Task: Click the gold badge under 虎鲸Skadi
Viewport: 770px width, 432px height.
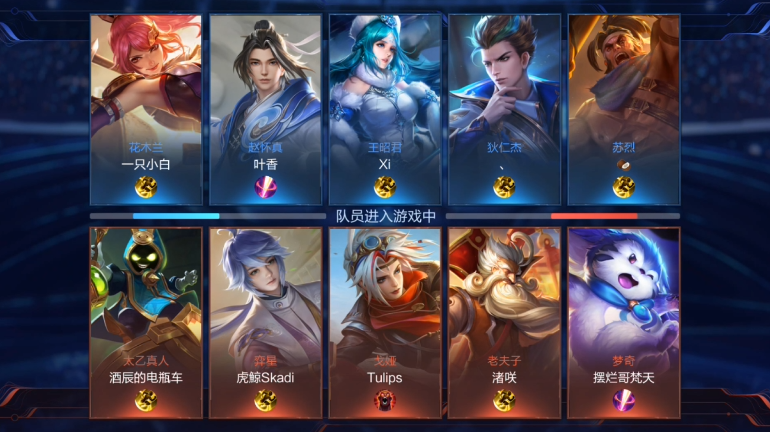Action: [265, 400]
